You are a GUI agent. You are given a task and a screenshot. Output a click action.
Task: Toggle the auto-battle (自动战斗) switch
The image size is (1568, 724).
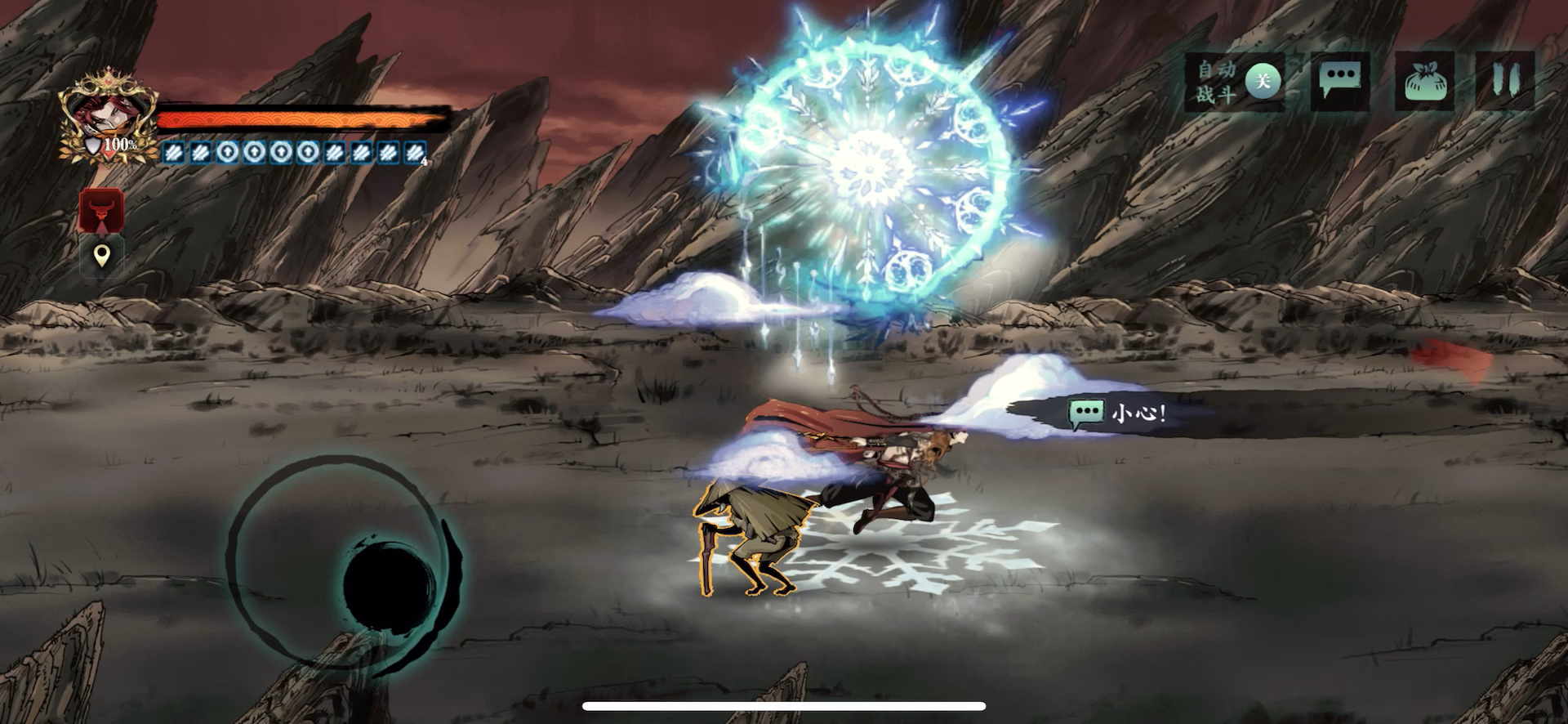coord(1262,81)
